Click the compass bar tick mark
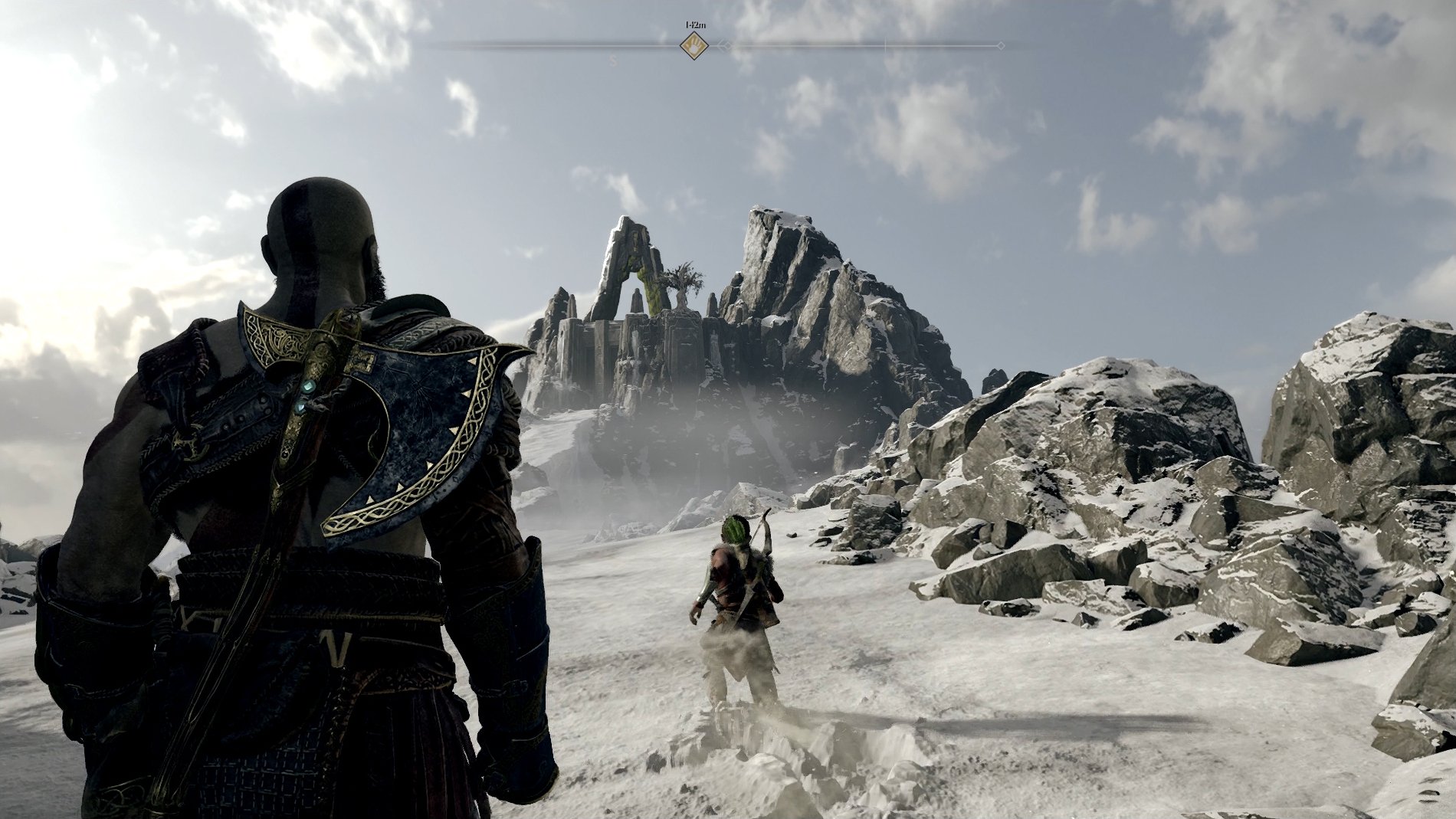Viewport: 1456px width, 819px height. click(x=885, y=46)
